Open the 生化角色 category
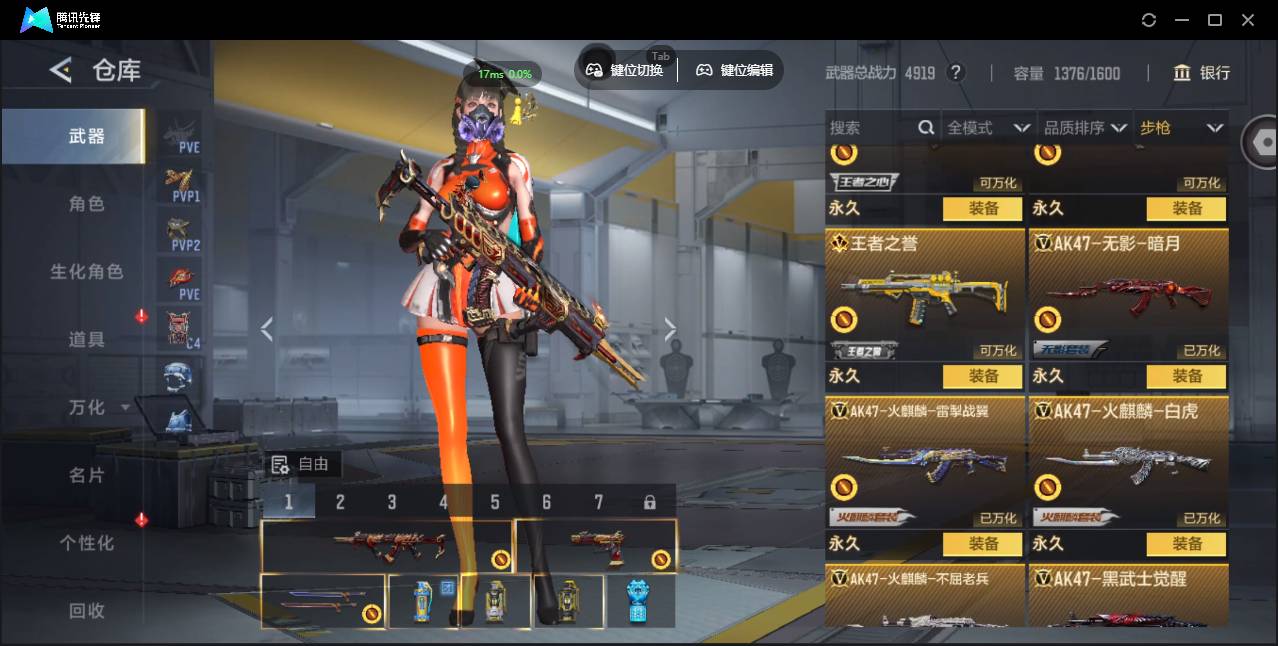The width and height of the screenshot is (1278, 646). click(86, 272)
